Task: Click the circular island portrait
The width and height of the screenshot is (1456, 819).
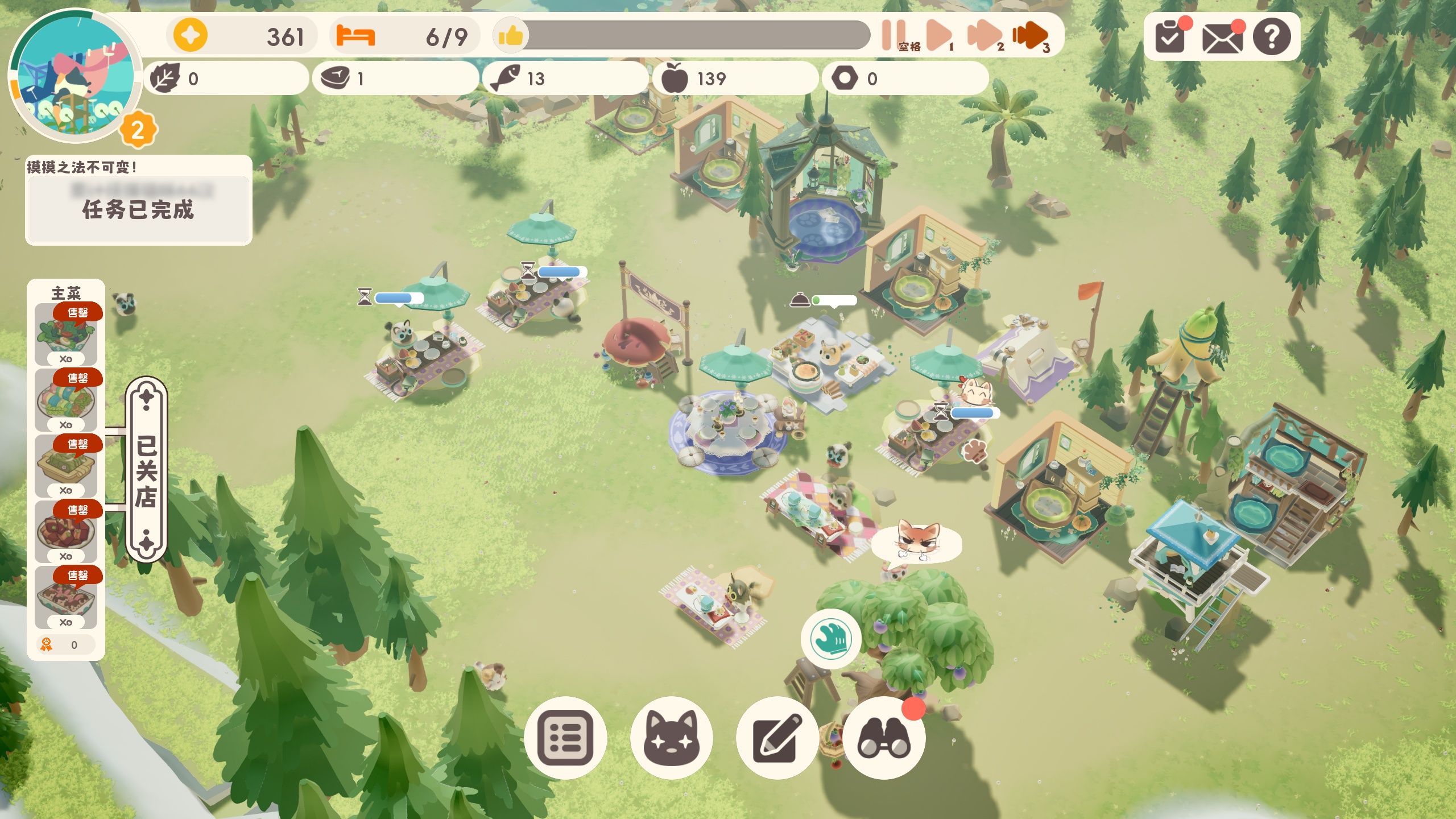Action: pos(74,77)
